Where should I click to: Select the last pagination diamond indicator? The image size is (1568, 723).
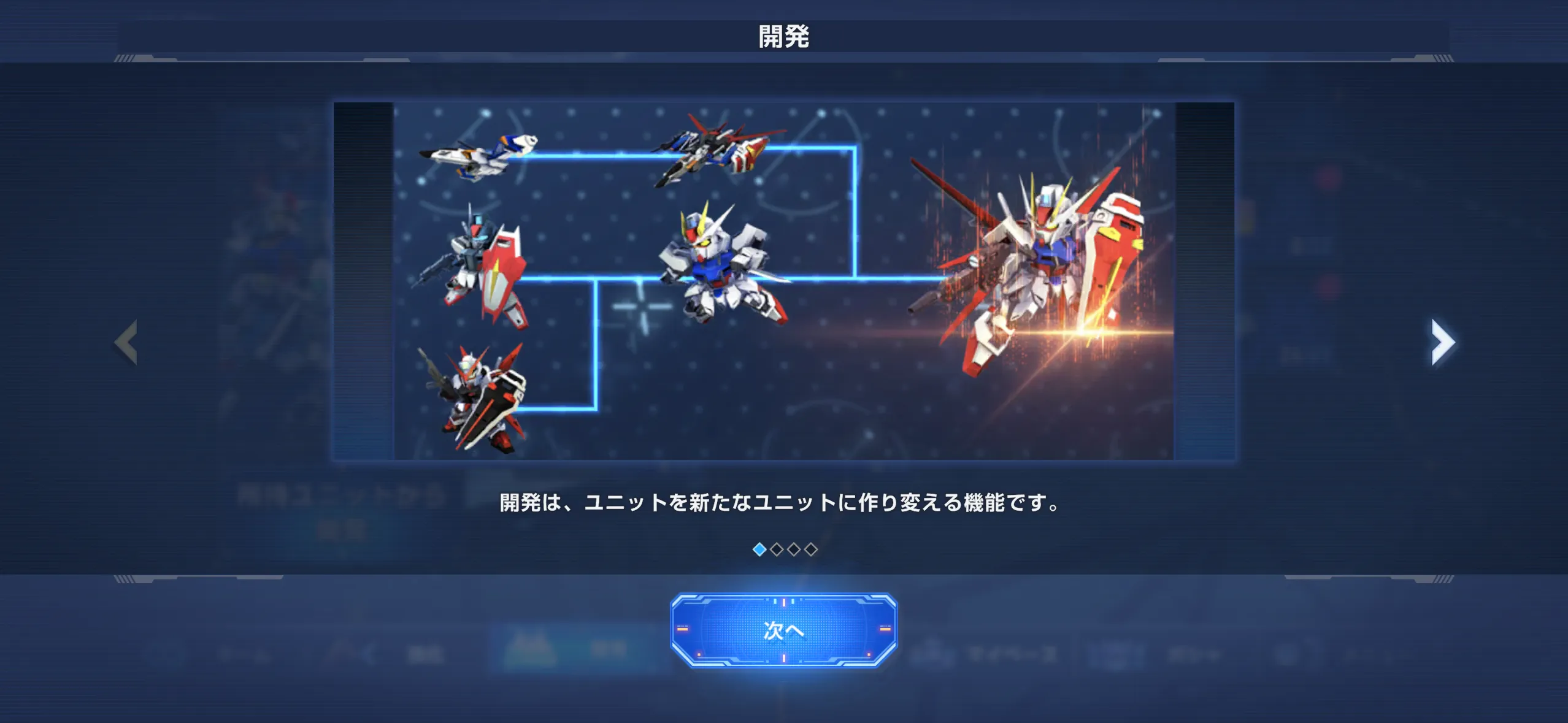[811, 549]
